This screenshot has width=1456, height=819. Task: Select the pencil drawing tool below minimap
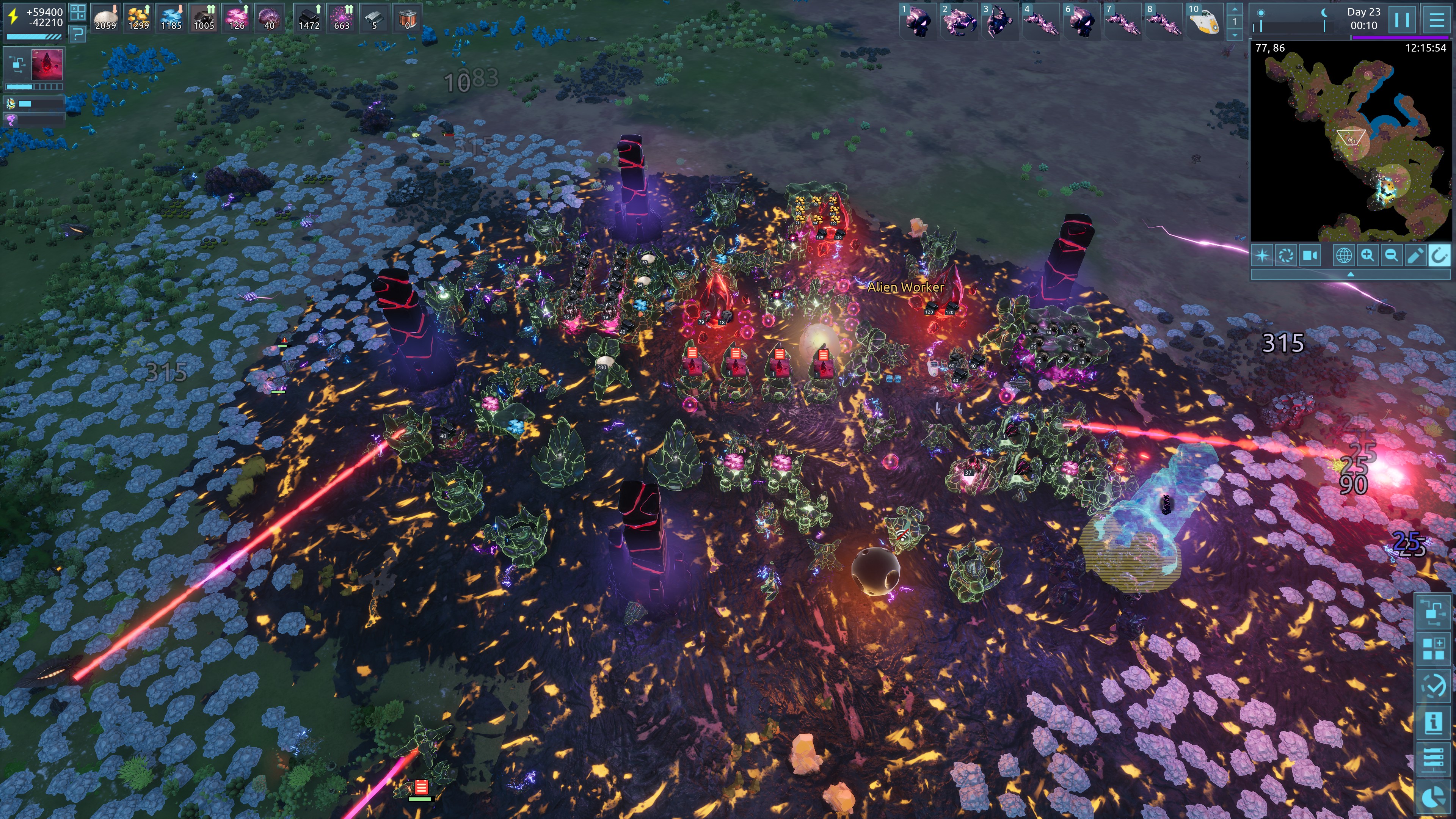point(1415,256)
